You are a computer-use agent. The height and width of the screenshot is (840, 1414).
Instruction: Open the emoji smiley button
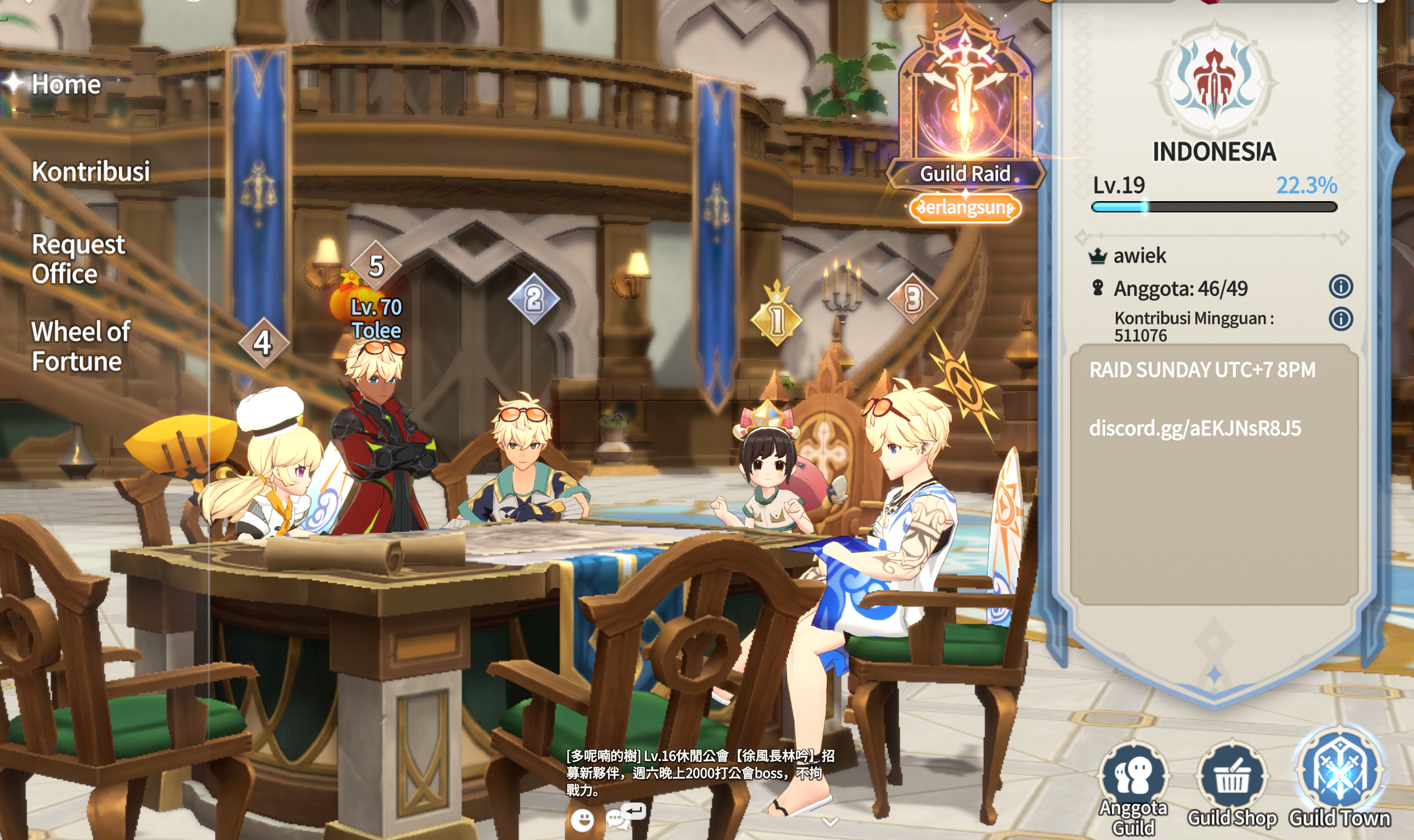pyautogui.click(x=582, y=819)
